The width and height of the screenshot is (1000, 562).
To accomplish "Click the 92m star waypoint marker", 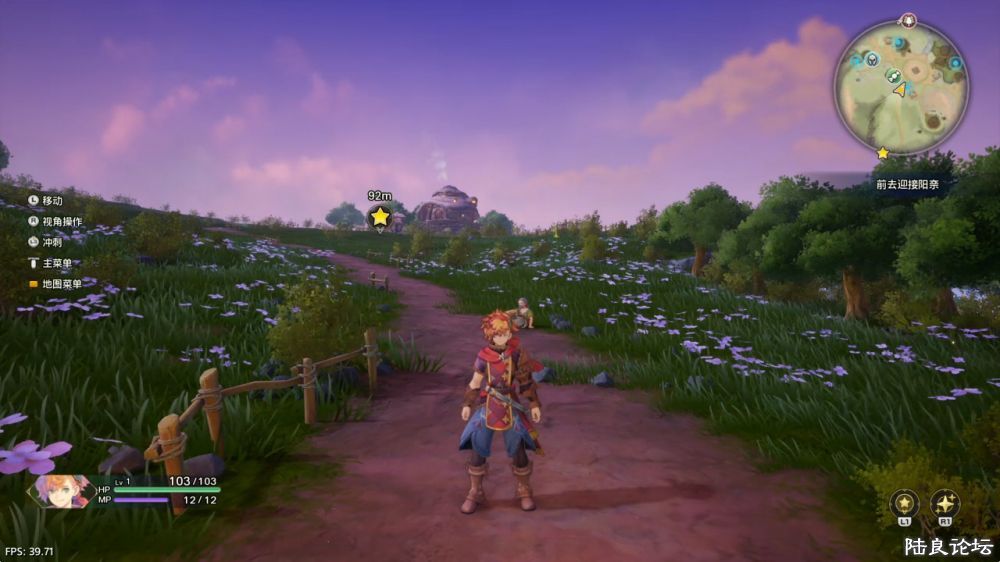I will [380, 216].
